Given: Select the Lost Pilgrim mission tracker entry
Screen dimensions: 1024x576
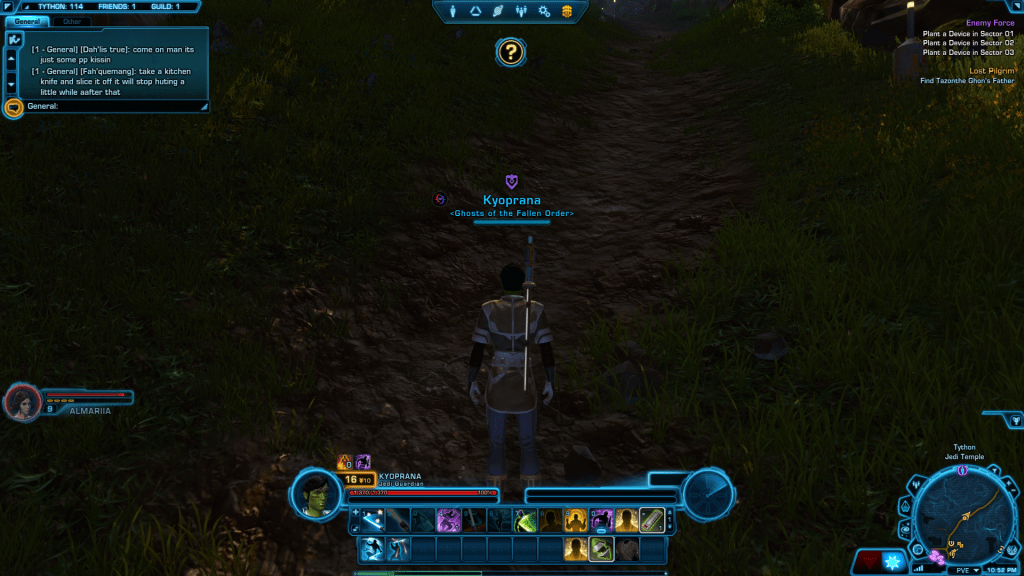Looking at the screenshot, I should point(991,71).
